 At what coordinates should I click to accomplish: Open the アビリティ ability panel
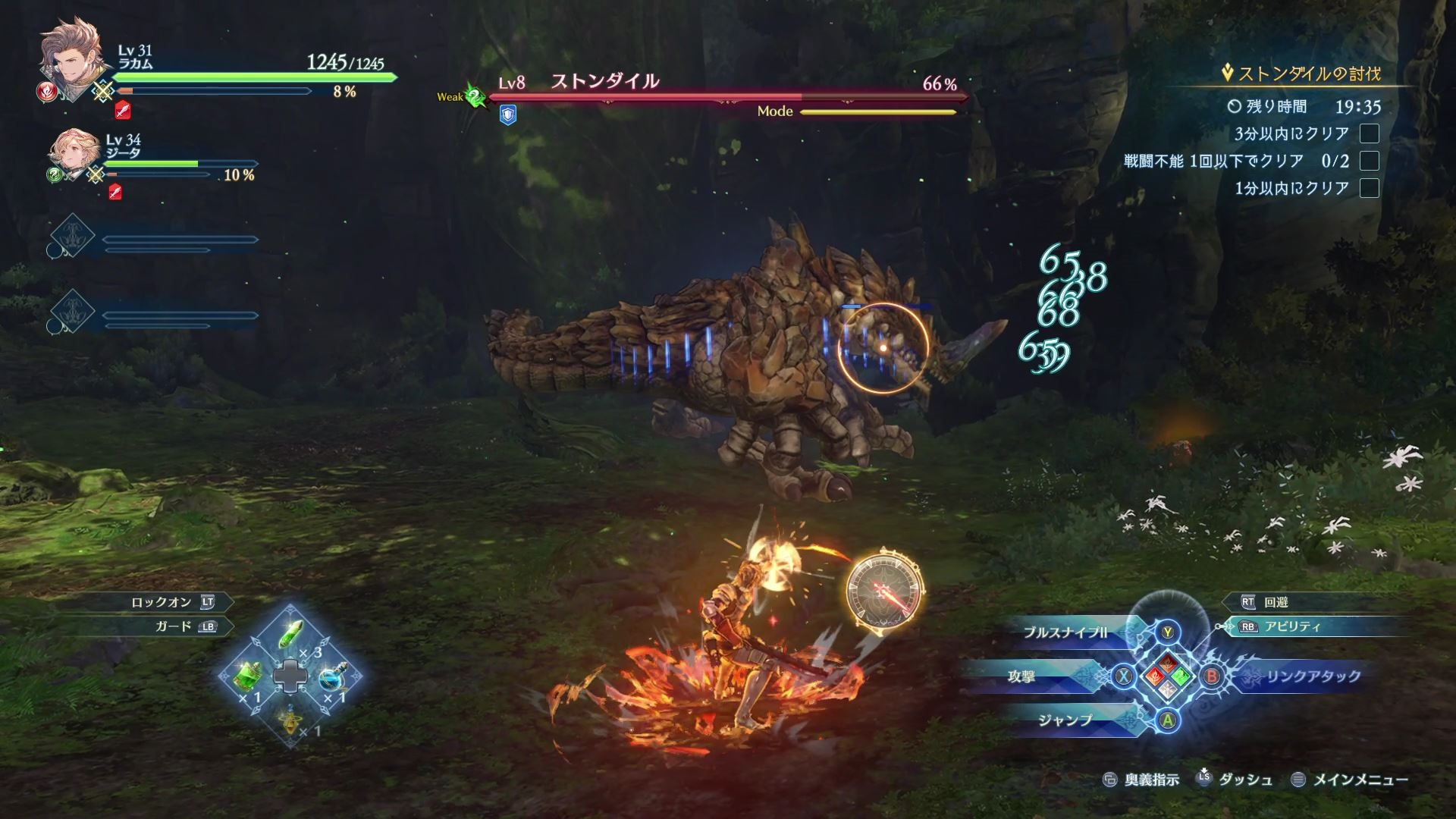tap(1292, 626)
